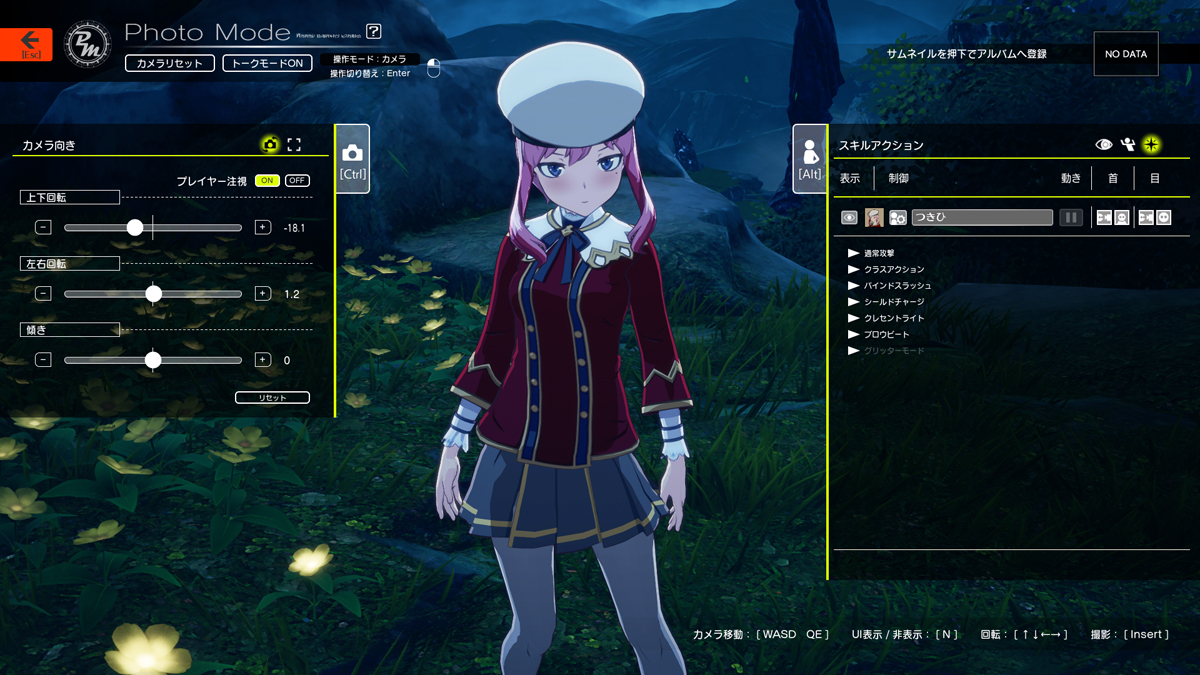Go back with the orange arrow button
This screenshot has height=675, width=1200.
[x=27, y=44]
